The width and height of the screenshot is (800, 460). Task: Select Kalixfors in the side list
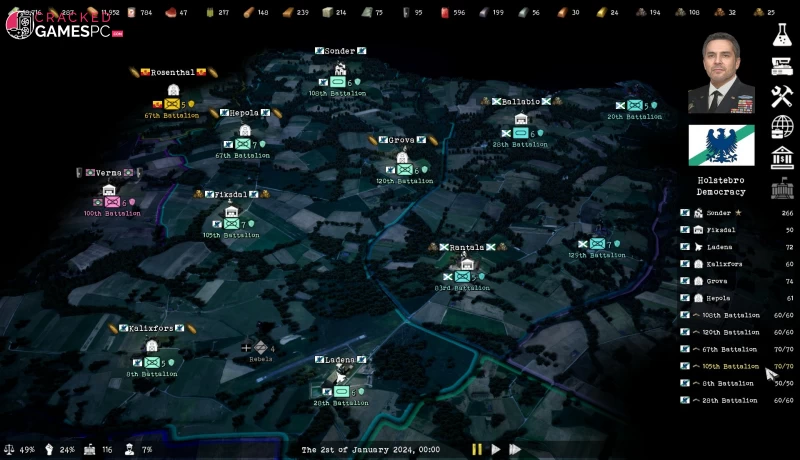[x=720, y=264]
